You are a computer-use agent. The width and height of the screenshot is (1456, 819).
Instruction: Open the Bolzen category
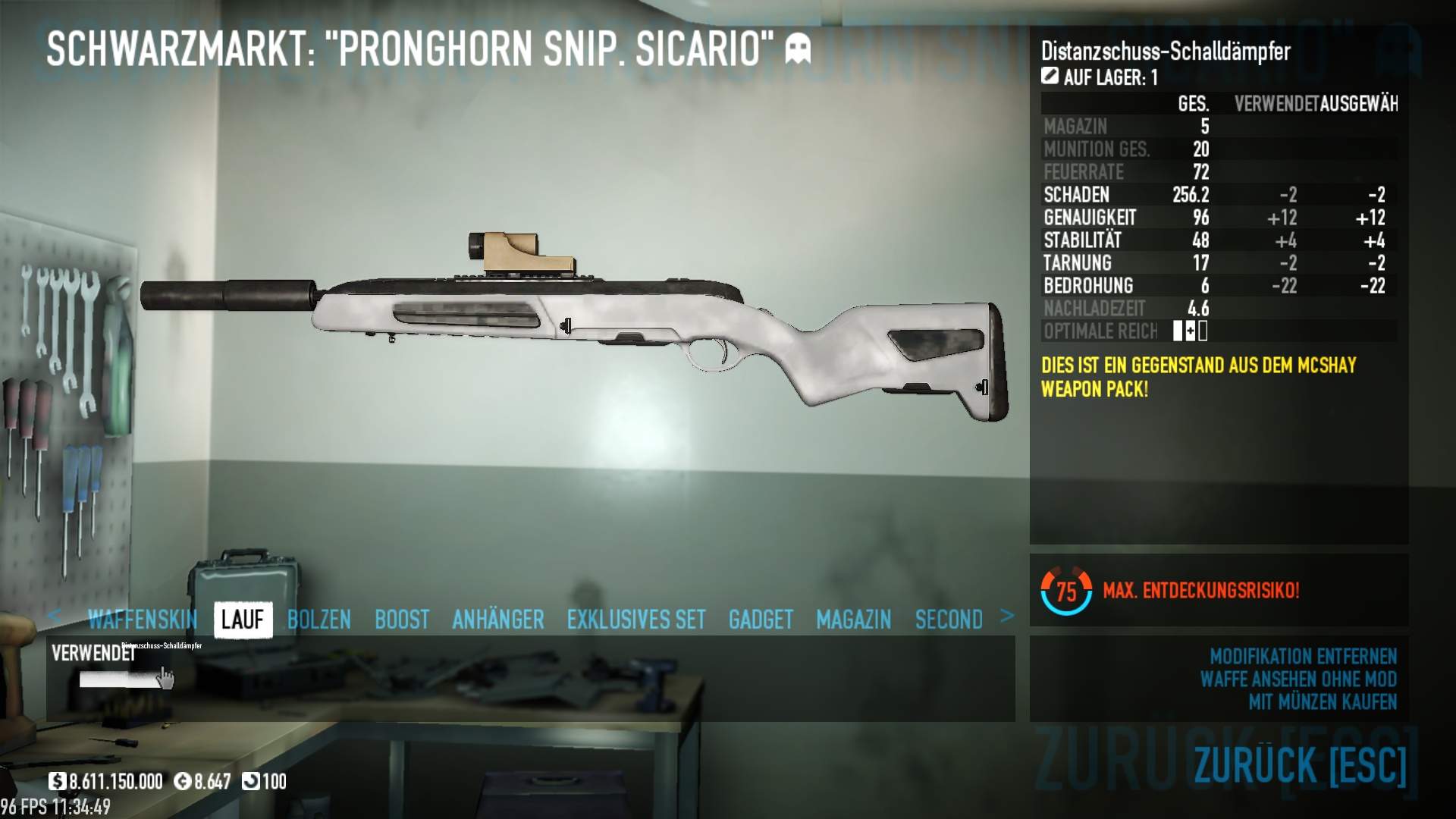click(319, 620)
